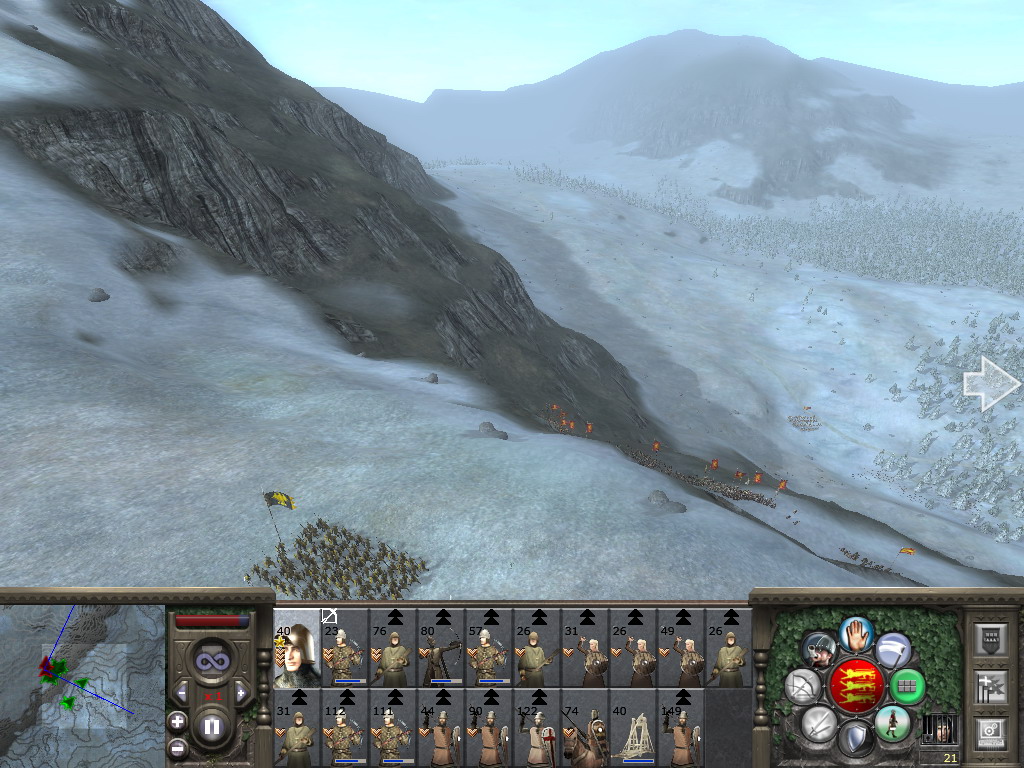Click the green group formation button
This screenshot has width=1024, height=768.
(x=907, y=686)
